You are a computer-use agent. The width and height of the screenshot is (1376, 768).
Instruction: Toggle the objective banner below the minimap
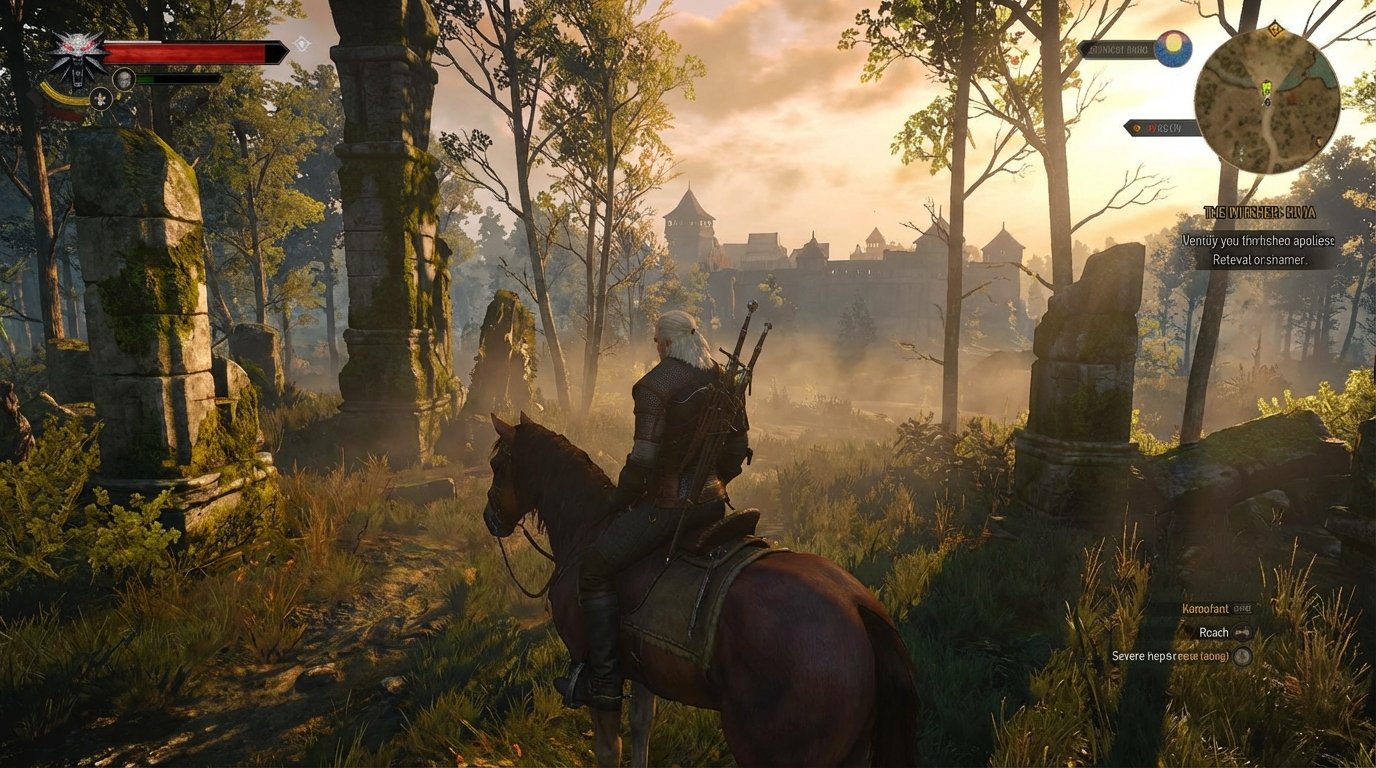click(1160, 126)
